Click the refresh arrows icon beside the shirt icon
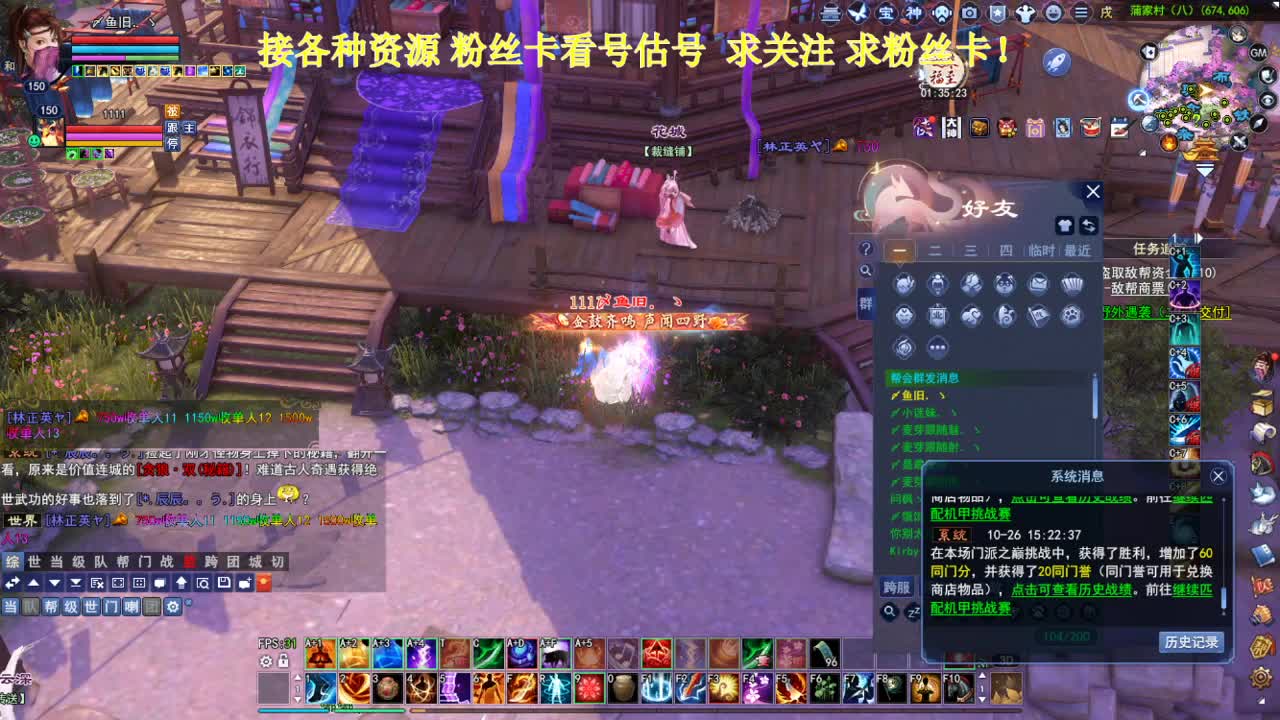The image size is (1280, 720). (x=1089, y=225)
